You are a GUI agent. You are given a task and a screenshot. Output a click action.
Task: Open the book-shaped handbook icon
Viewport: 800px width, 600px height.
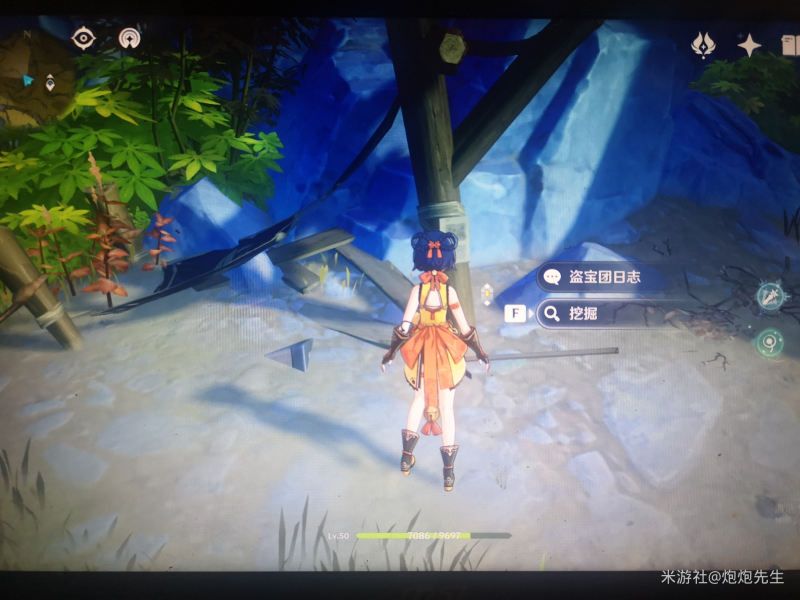789,44
